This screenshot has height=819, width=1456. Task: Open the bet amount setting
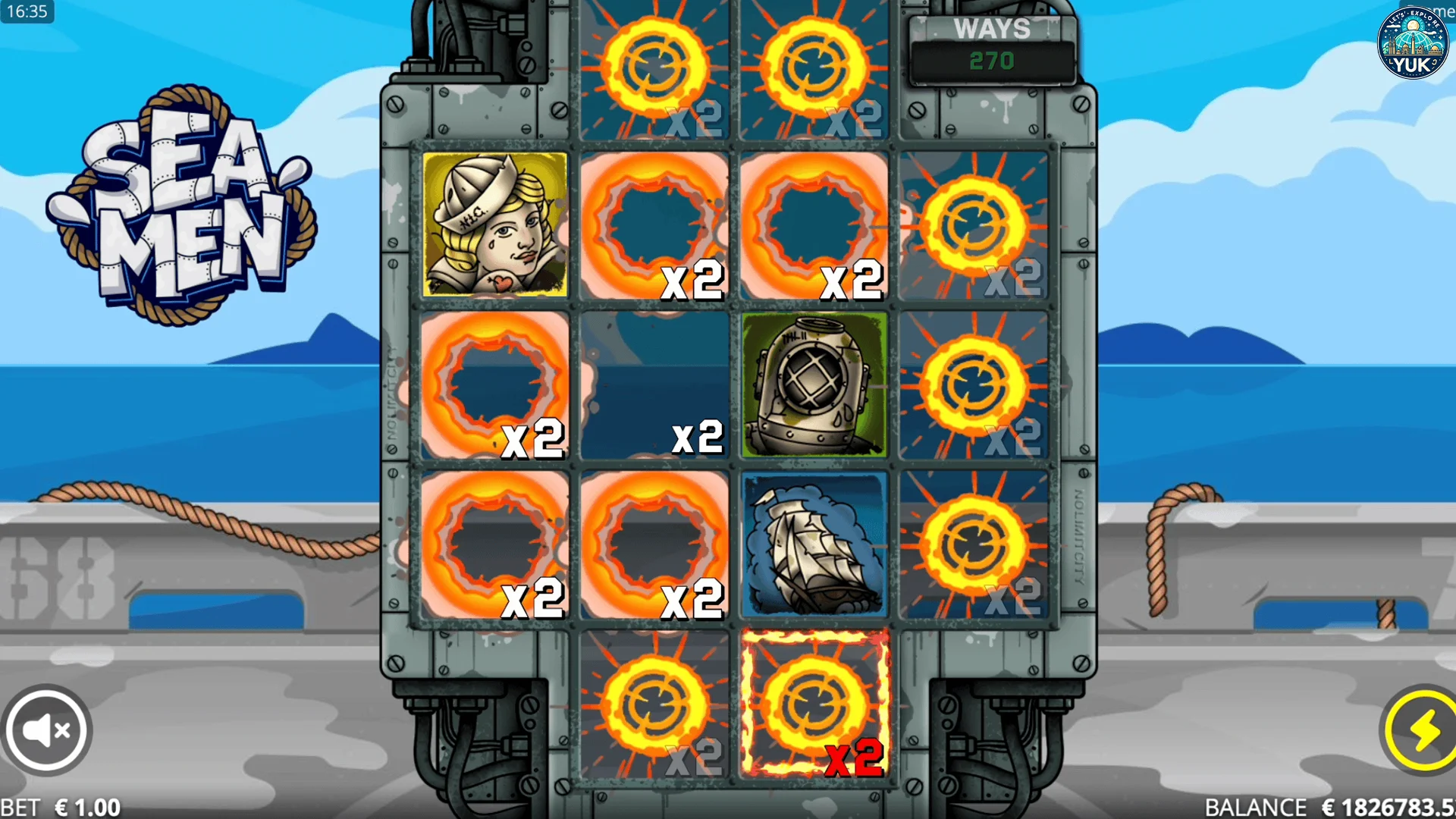(x=62, y=807)
